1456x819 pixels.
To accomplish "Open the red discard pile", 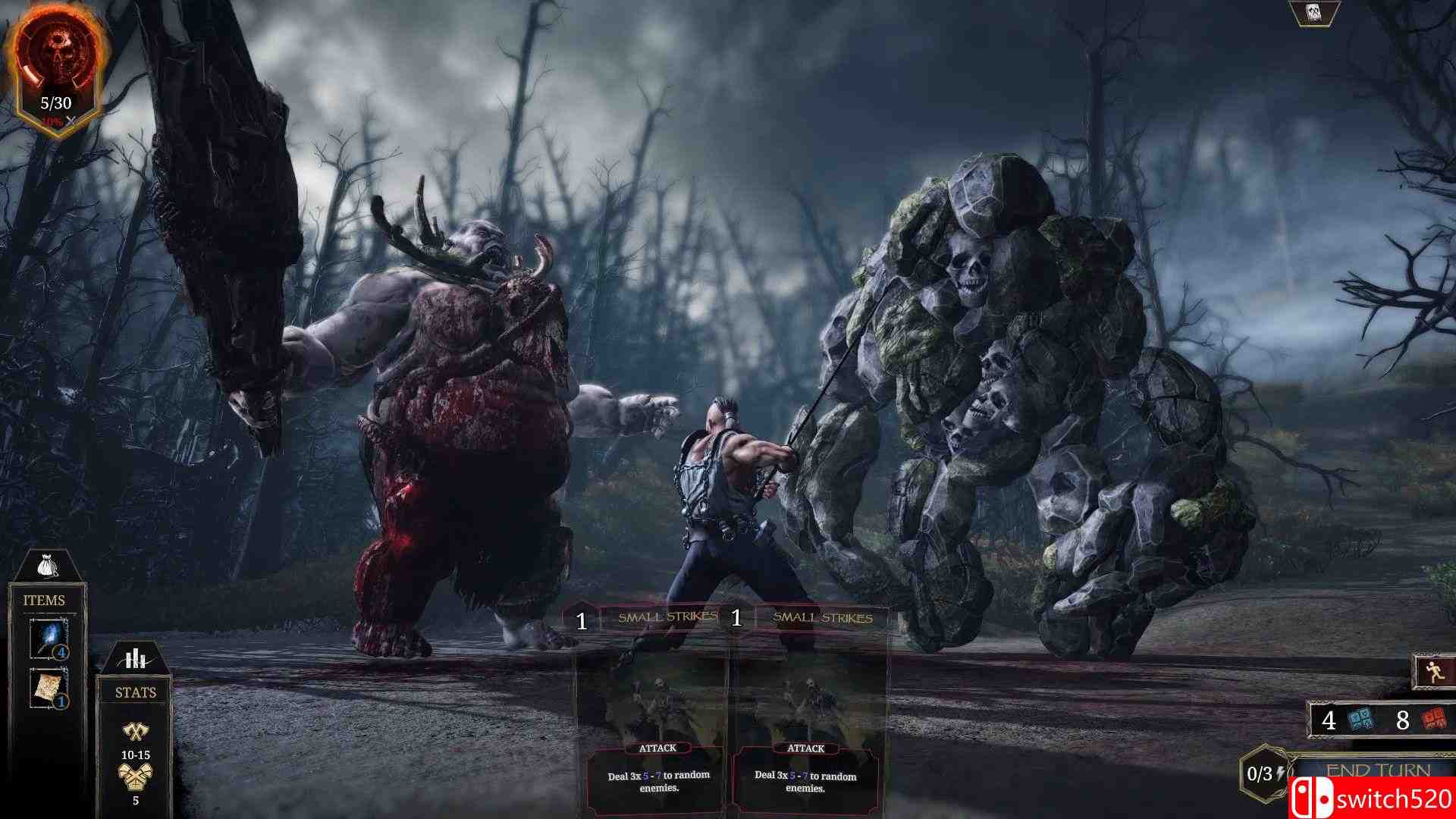I will [x=1432, y=720].
